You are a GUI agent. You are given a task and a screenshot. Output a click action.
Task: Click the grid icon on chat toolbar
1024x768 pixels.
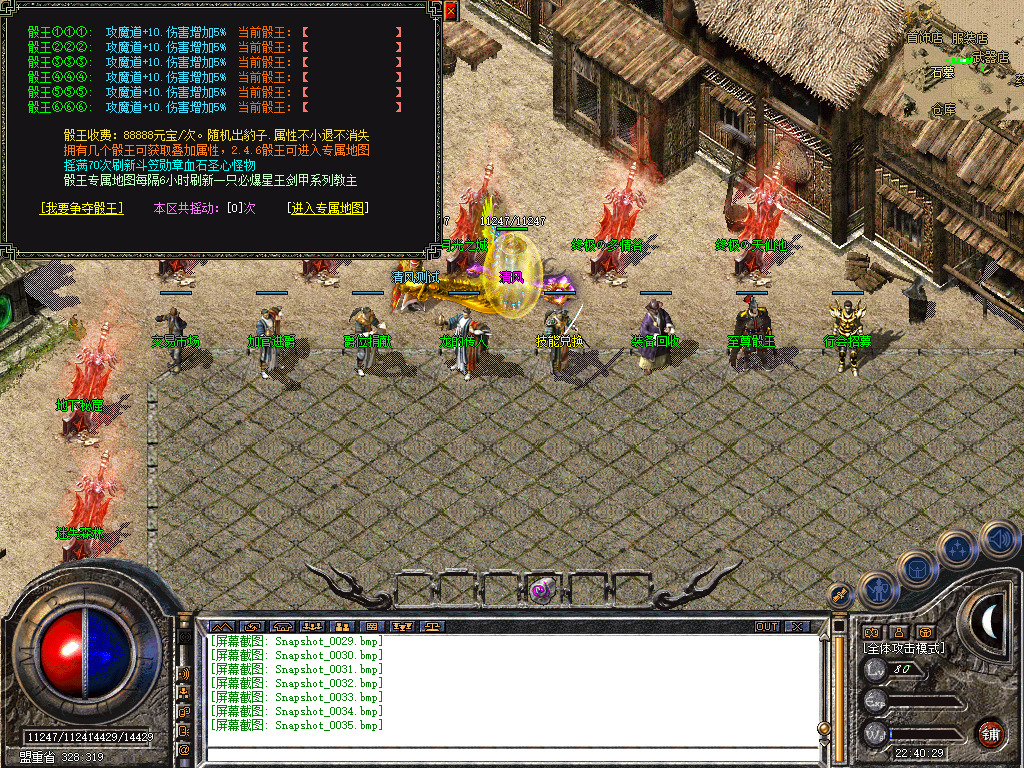[x=371, y=627]
